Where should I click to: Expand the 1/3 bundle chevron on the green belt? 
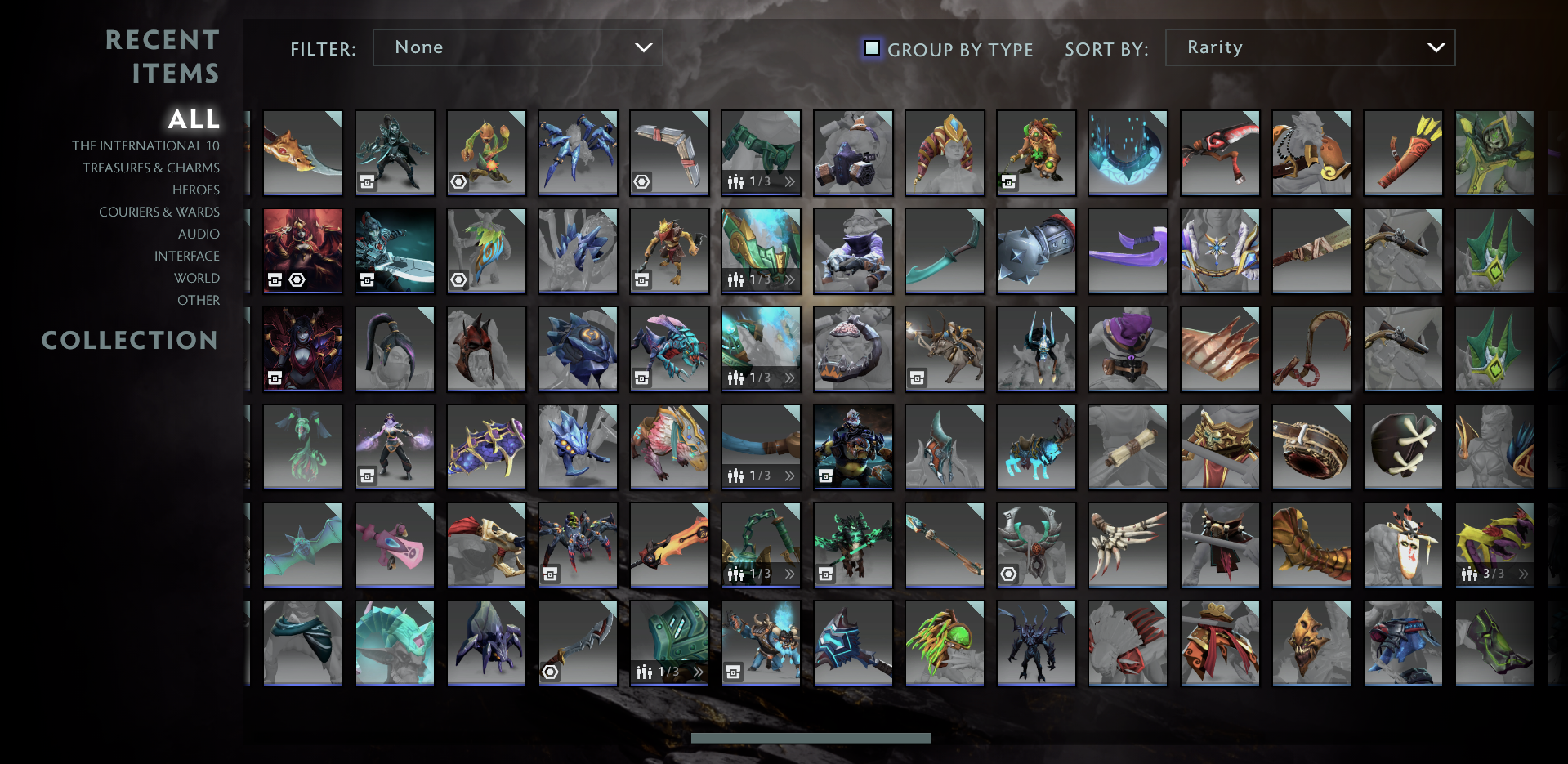click(788, 182)
